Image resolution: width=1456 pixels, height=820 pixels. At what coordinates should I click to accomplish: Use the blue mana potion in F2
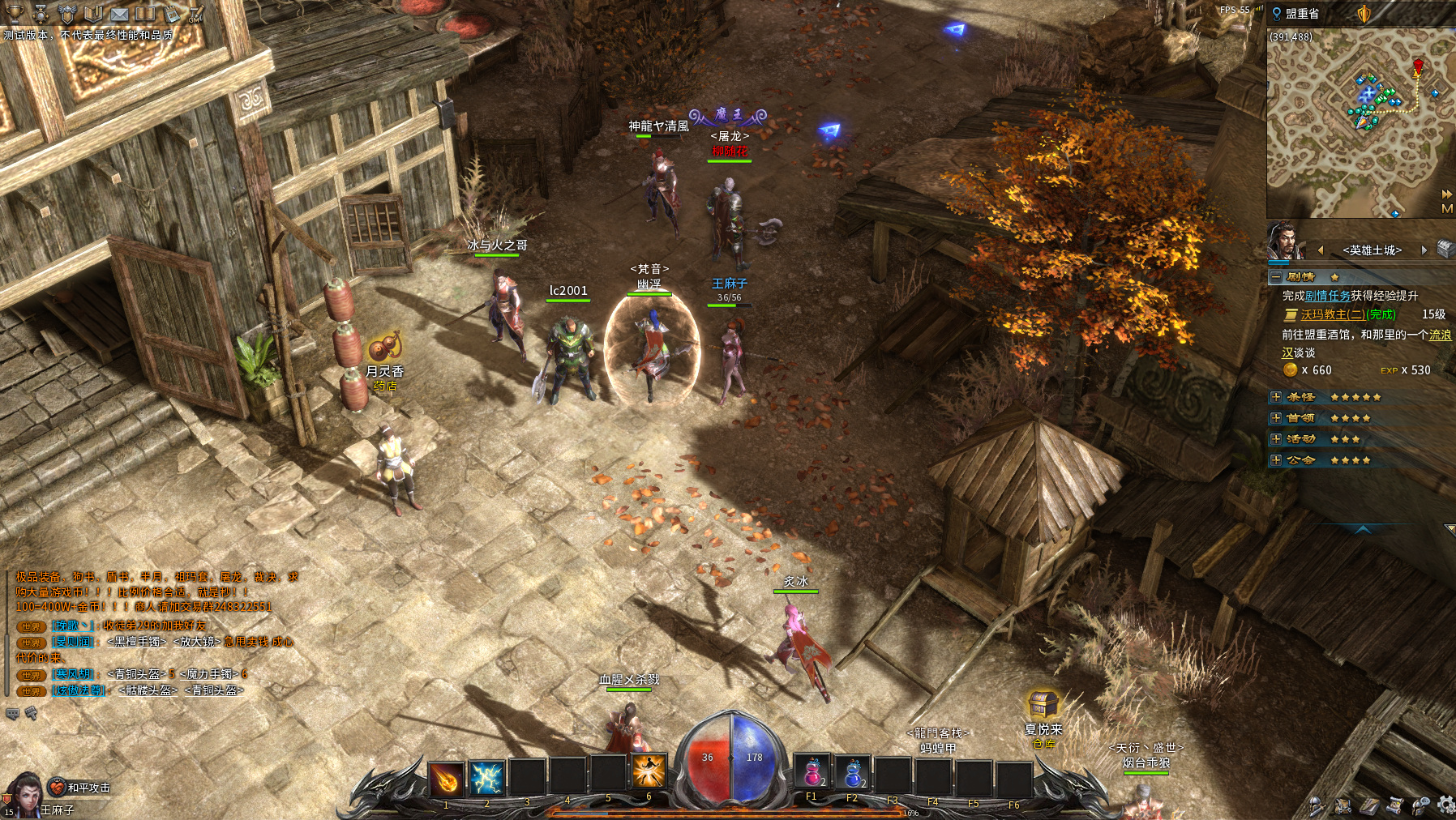click(852, 773)
